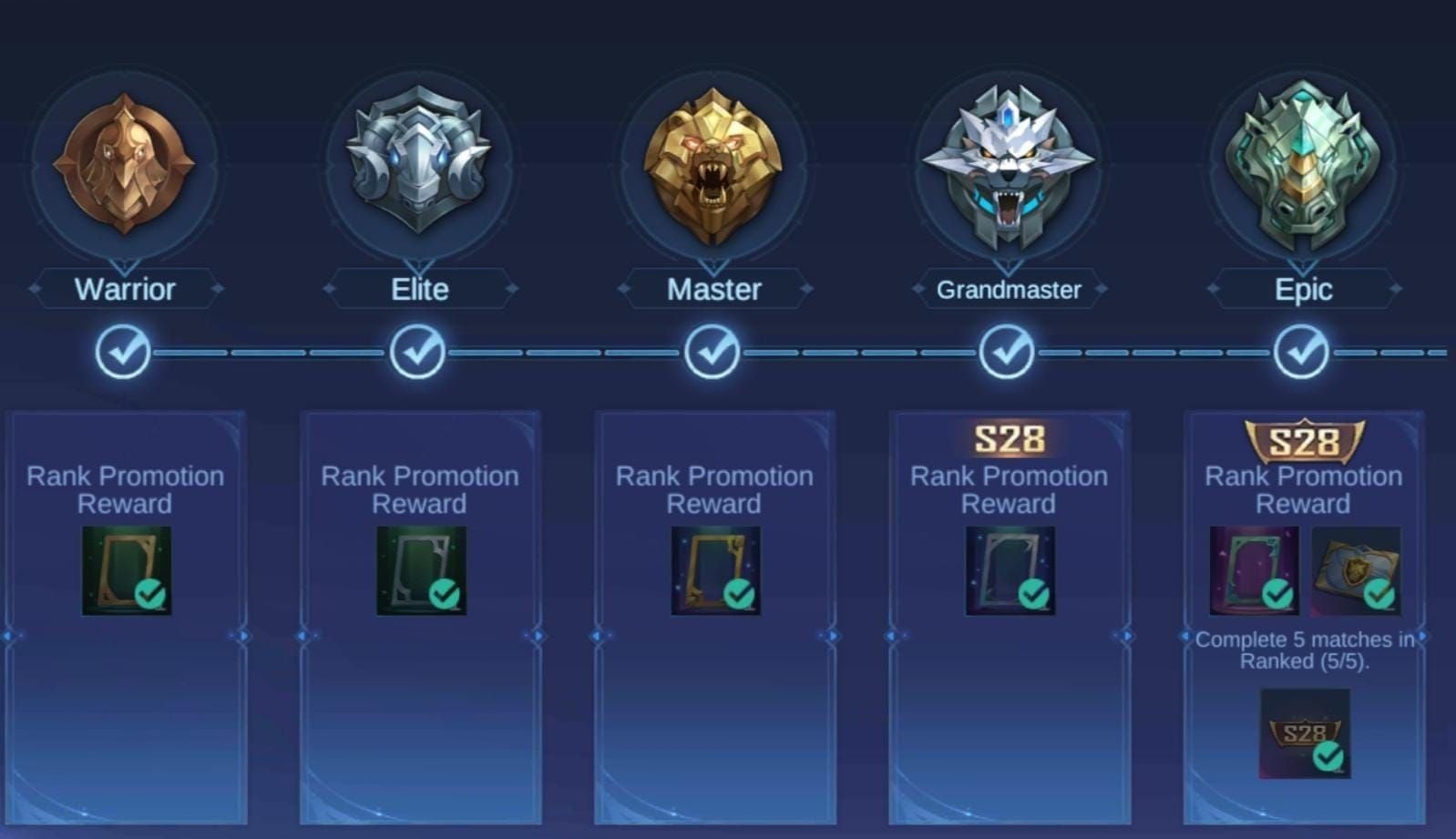Select the Elite rank label
This screenshot has height=839, width=1456.
(x=419, y=289)
